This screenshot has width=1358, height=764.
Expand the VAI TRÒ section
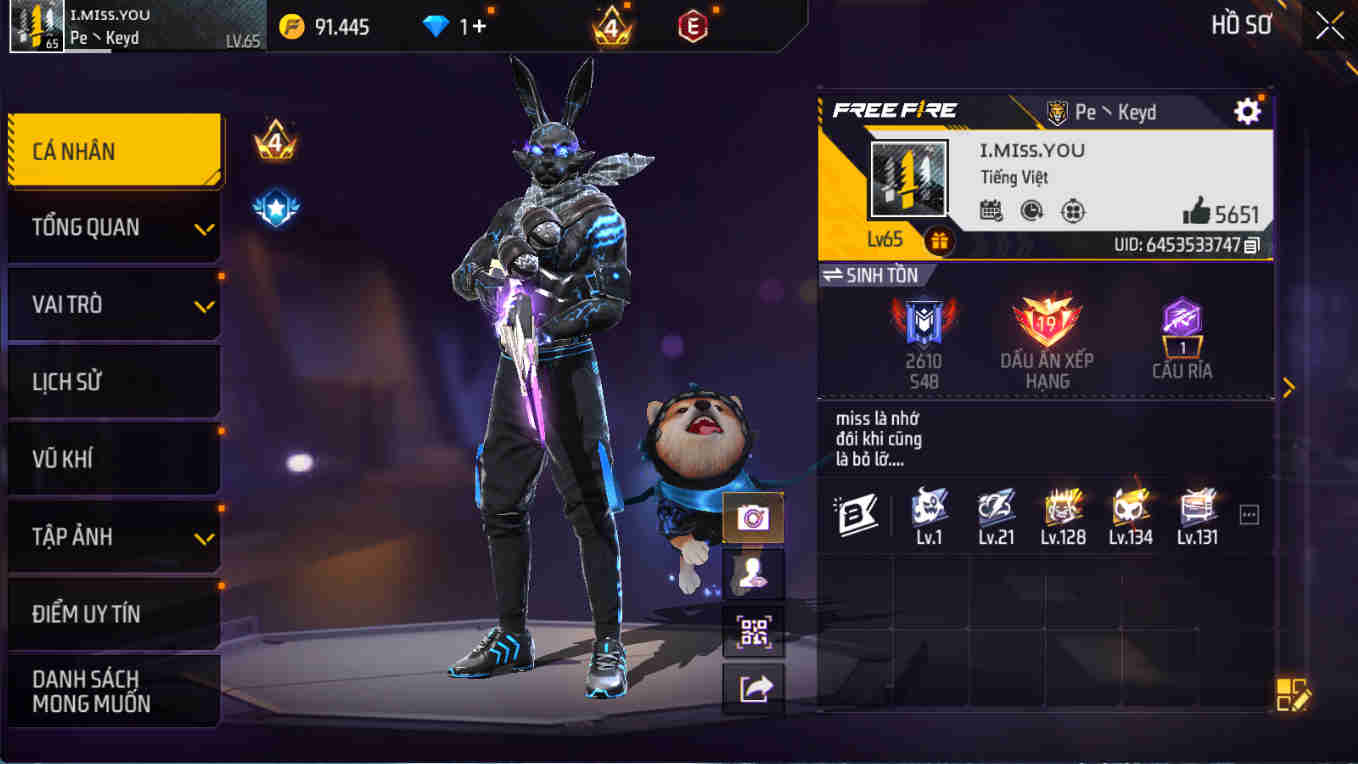113,304
